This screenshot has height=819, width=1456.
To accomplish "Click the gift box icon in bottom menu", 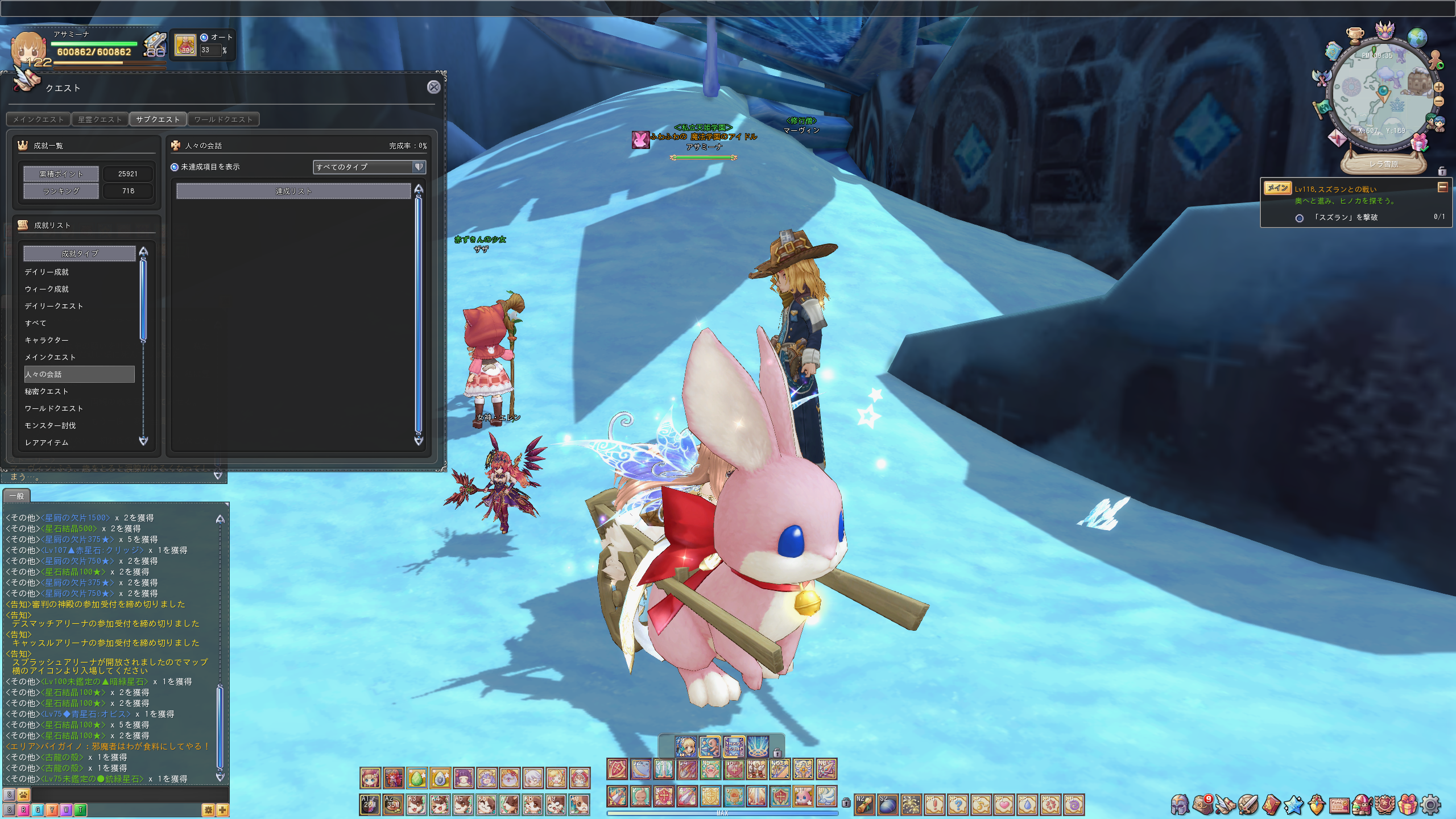I will (x=1408, y=805).
